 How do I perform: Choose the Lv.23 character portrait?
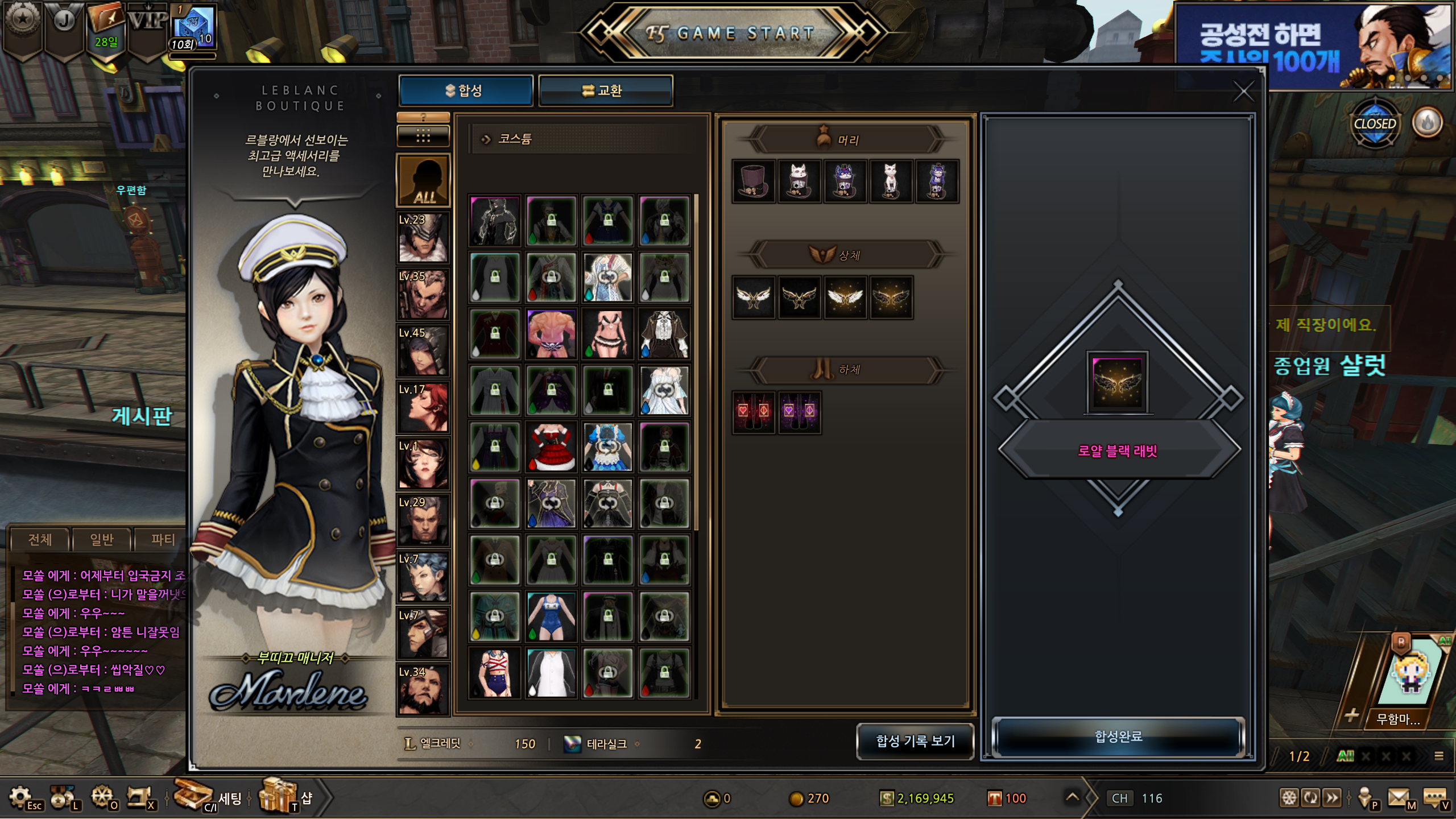(x=423, y=237)
